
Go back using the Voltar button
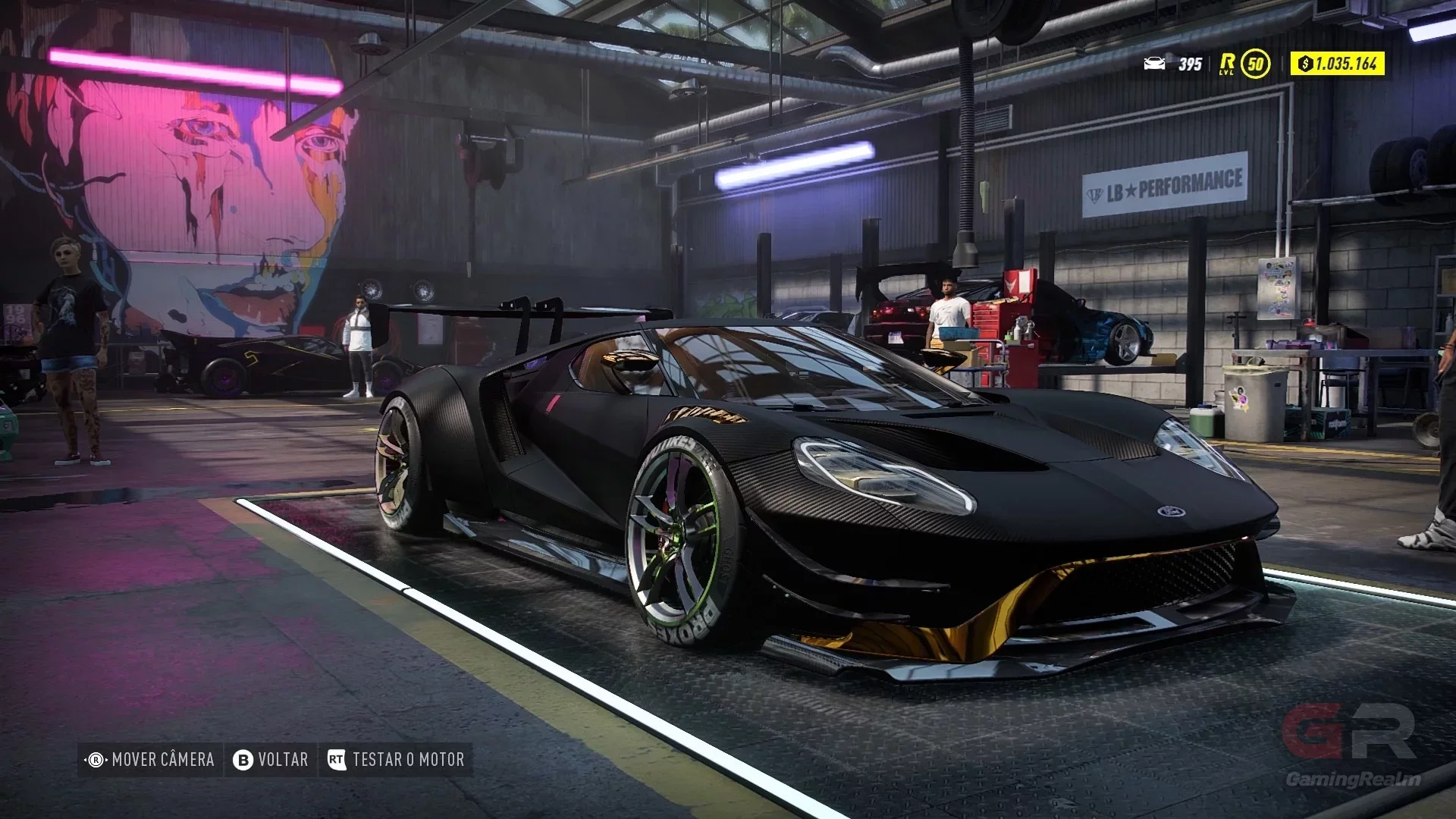tap(271, 760)
